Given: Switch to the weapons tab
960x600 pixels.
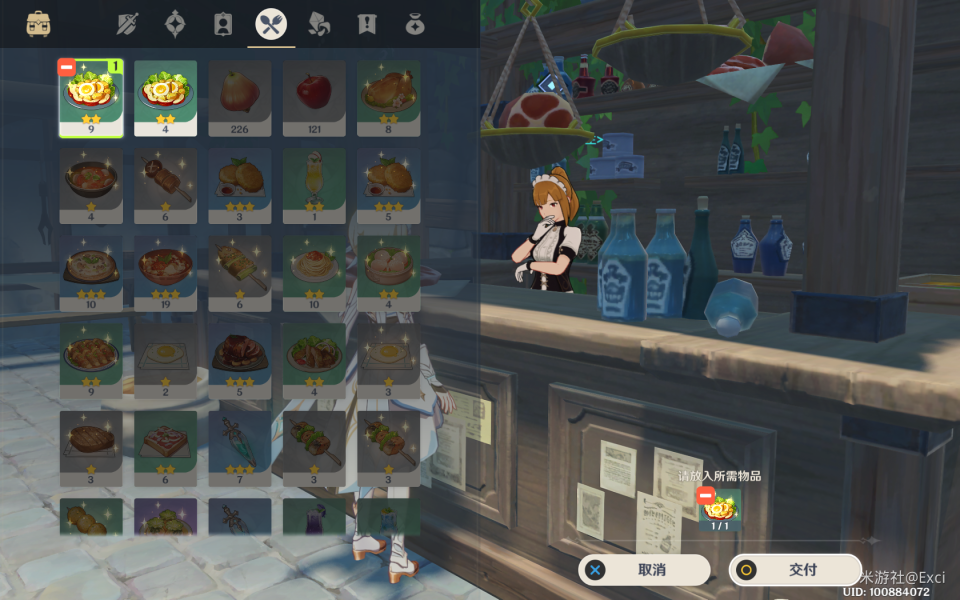Looking at the screenshot, I should click(127, 24).
